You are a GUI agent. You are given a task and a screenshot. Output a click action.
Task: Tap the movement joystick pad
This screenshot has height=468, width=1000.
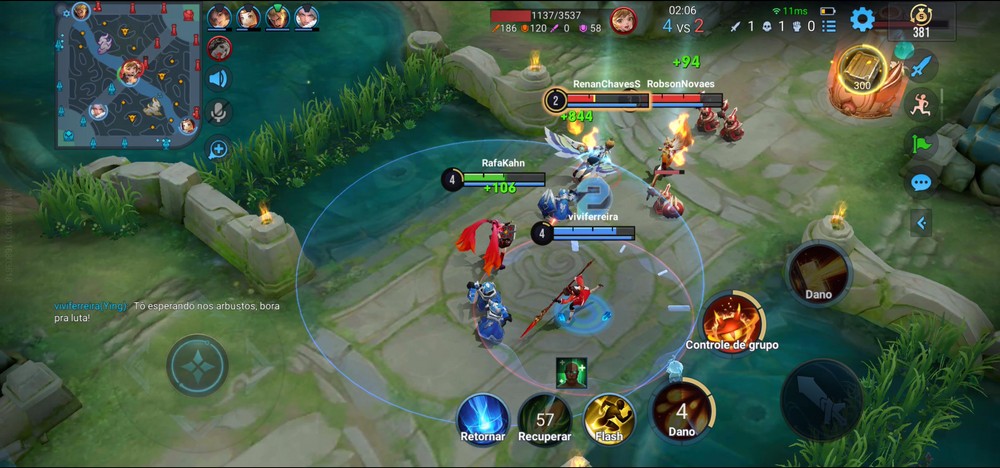pos(197,366)
